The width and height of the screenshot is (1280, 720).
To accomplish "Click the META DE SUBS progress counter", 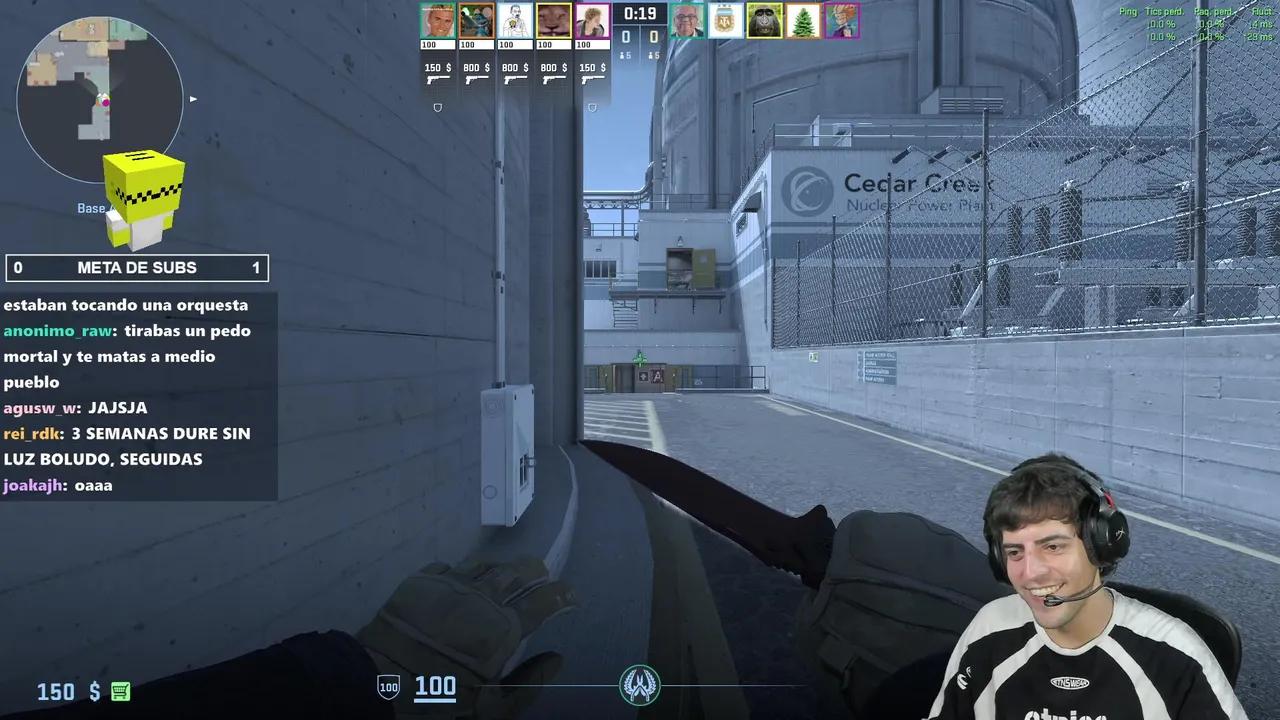I will (x=137, y=267).
